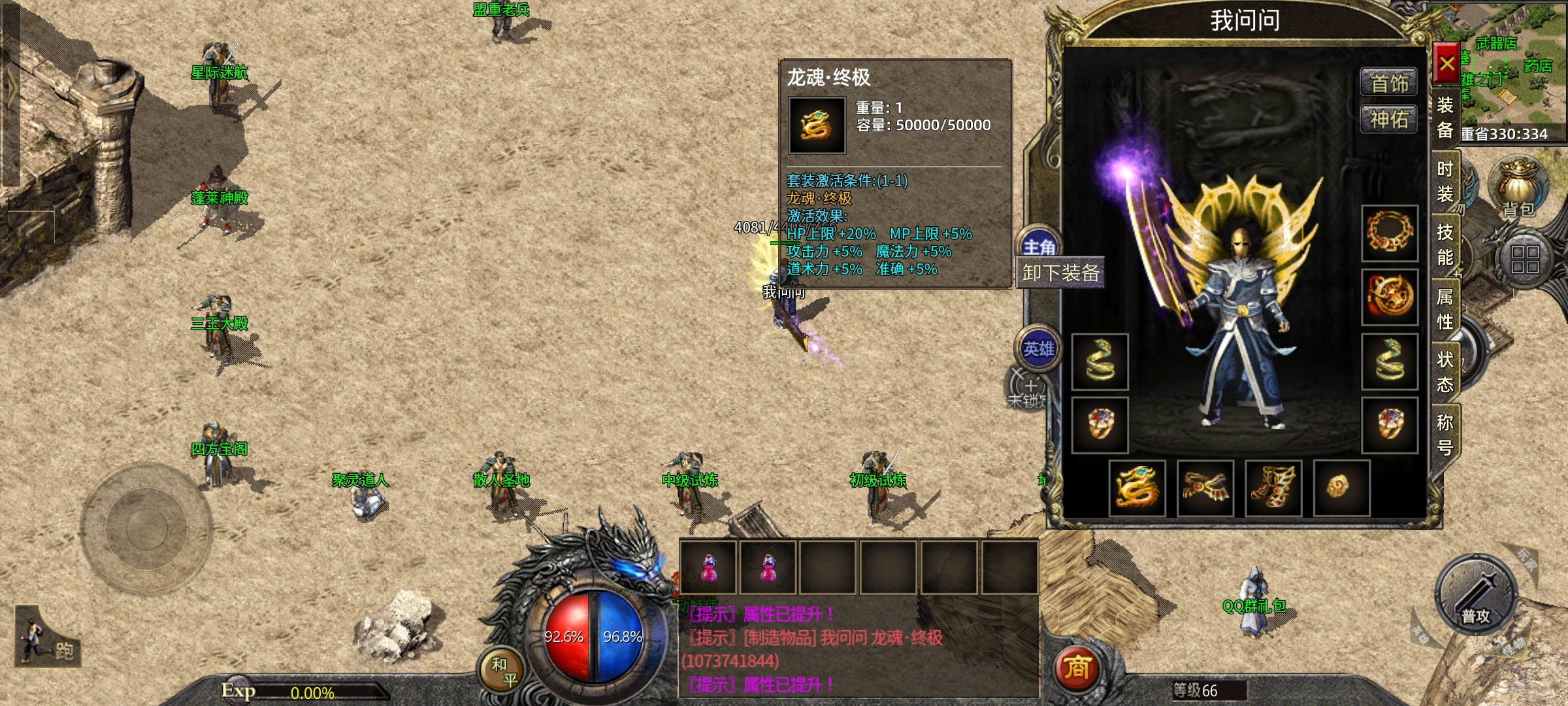Switch to the 属性 attributes tab
This screenshot has width=1568, height=706.
tap(1445, 309)
